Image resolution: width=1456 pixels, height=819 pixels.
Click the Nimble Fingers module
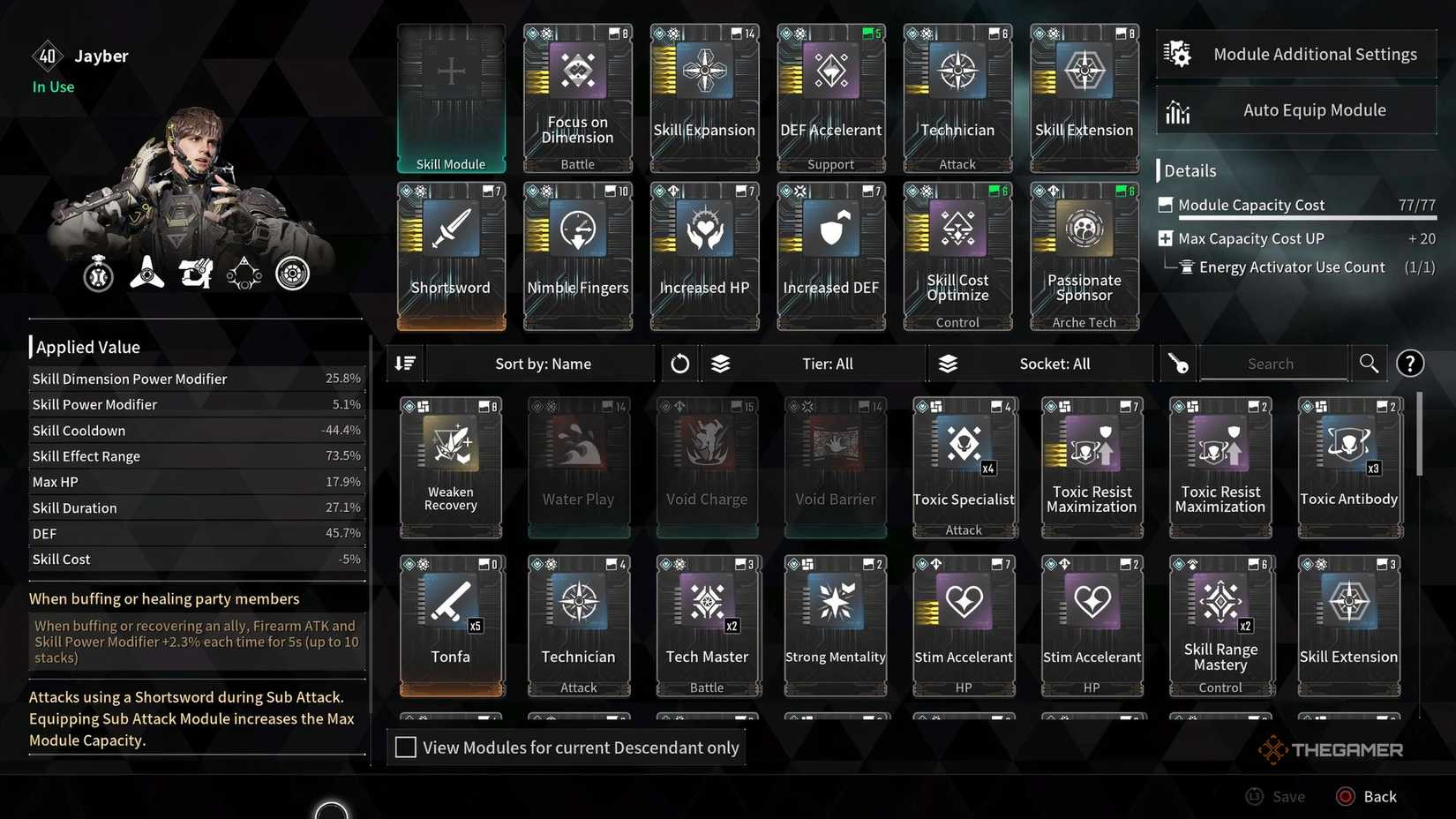coord(578,256)
